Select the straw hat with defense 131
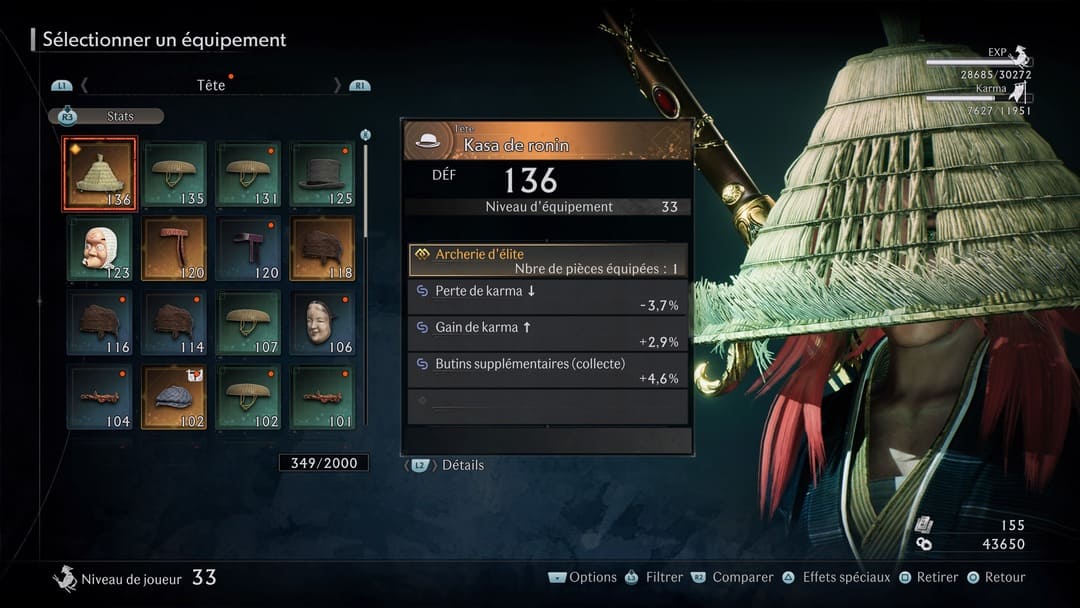Screen dimensions: 1080x608 tap(248, 174)
